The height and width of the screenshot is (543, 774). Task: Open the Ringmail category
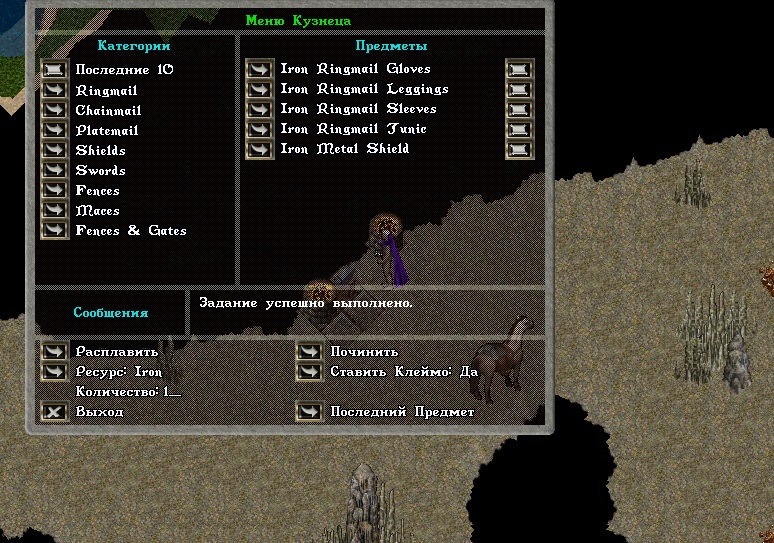click(54, 90)
